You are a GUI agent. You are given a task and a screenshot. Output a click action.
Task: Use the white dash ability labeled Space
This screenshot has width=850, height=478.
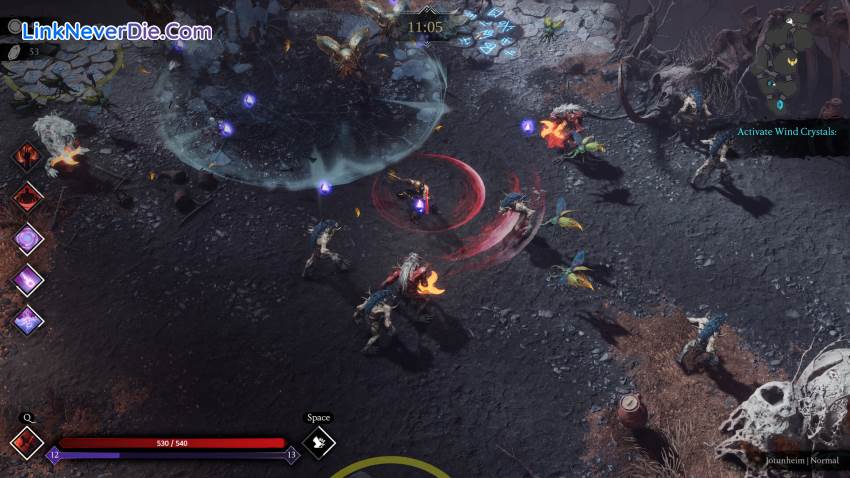(x=318, y=441)
